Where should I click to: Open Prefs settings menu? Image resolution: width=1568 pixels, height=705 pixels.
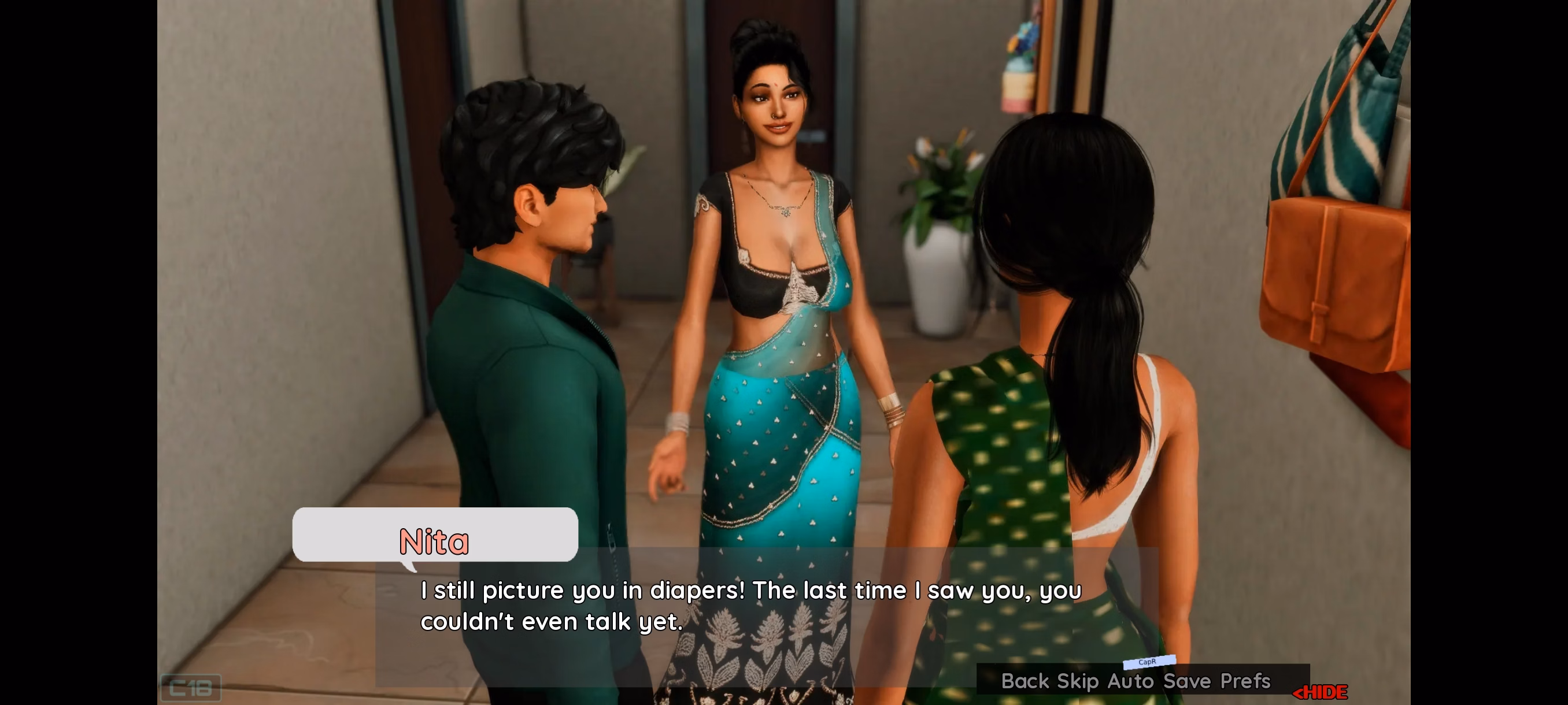click(1245, 681)
